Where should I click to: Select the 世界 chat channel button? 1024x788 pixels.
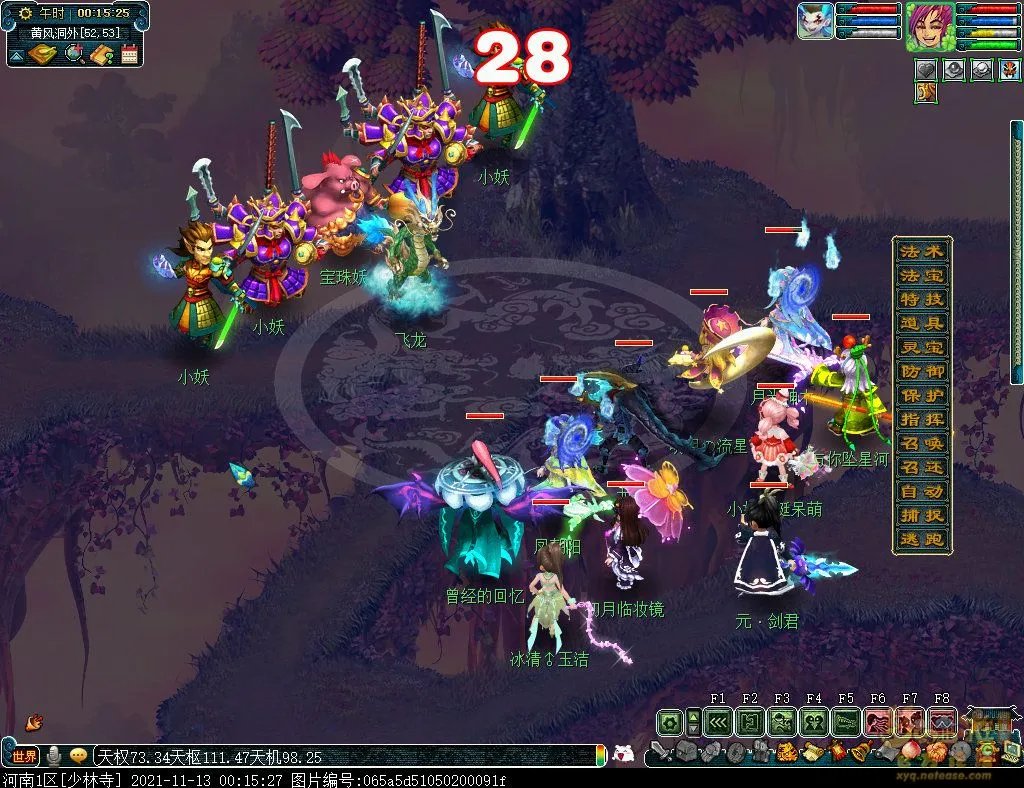24,756
